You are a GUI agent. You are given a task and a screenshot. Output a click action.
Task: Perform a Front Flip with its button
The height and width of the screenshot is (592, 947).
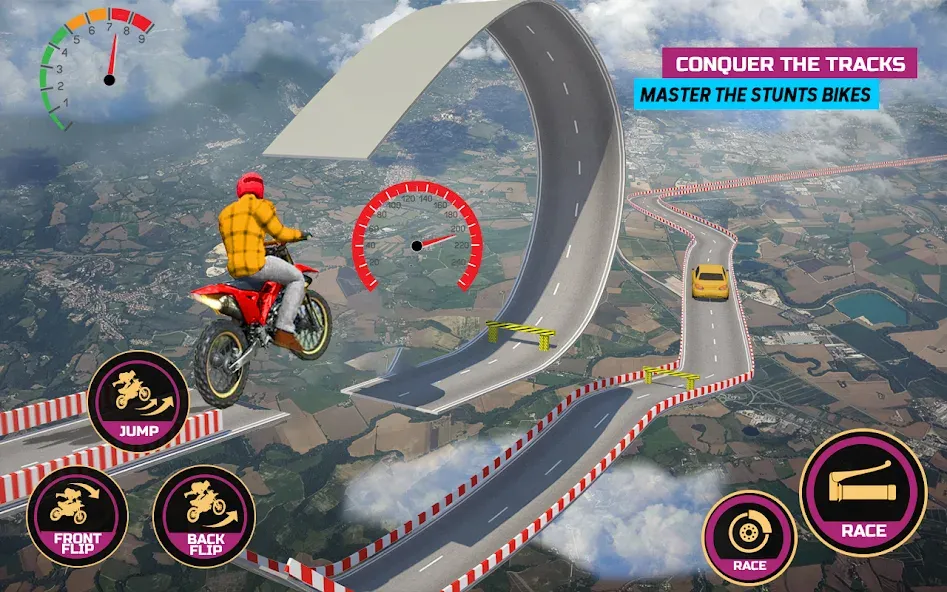76,516
